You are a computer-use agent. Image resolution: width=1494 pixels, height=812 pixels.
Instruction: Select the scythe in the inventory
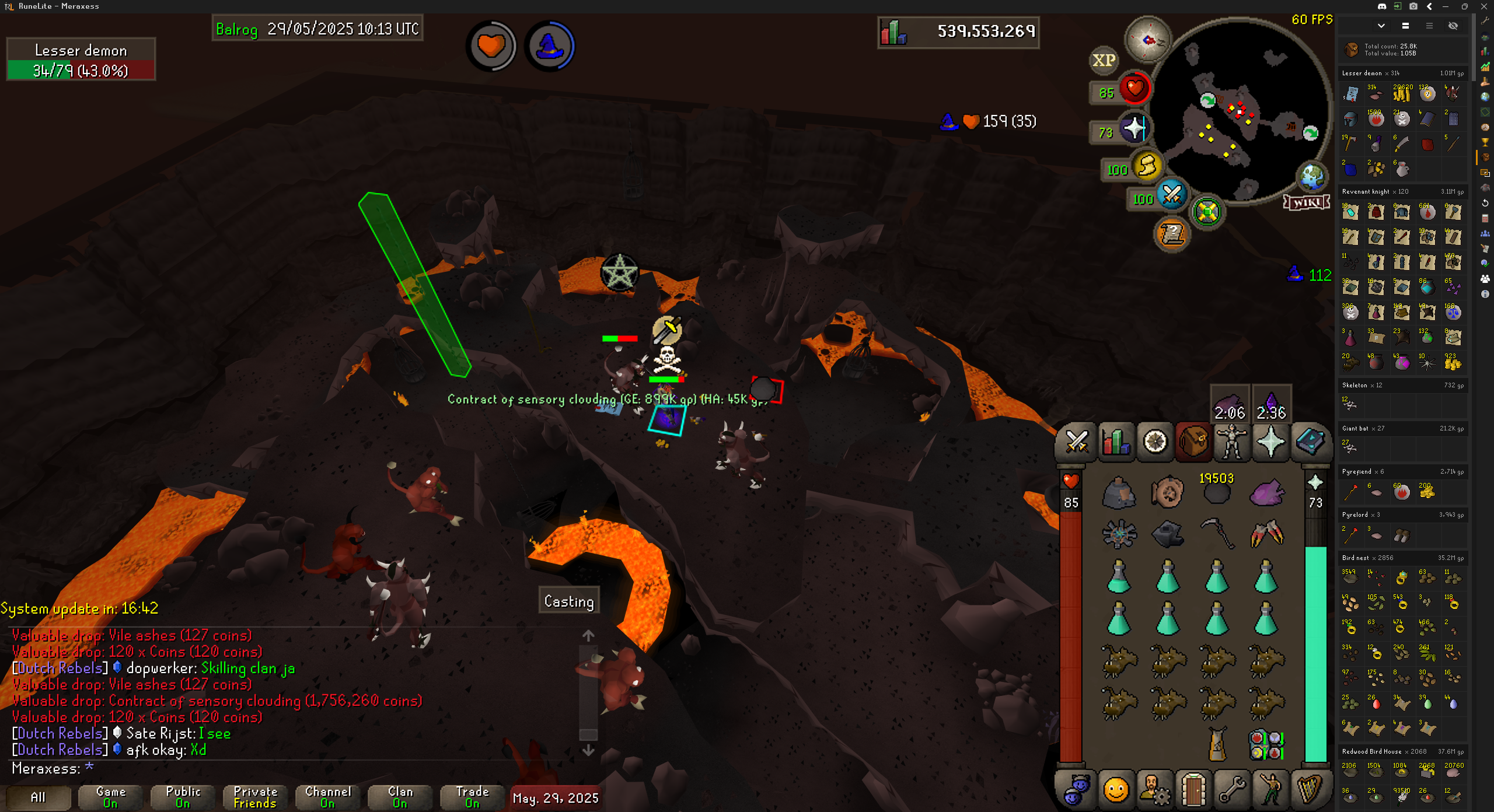point(1217,534)
